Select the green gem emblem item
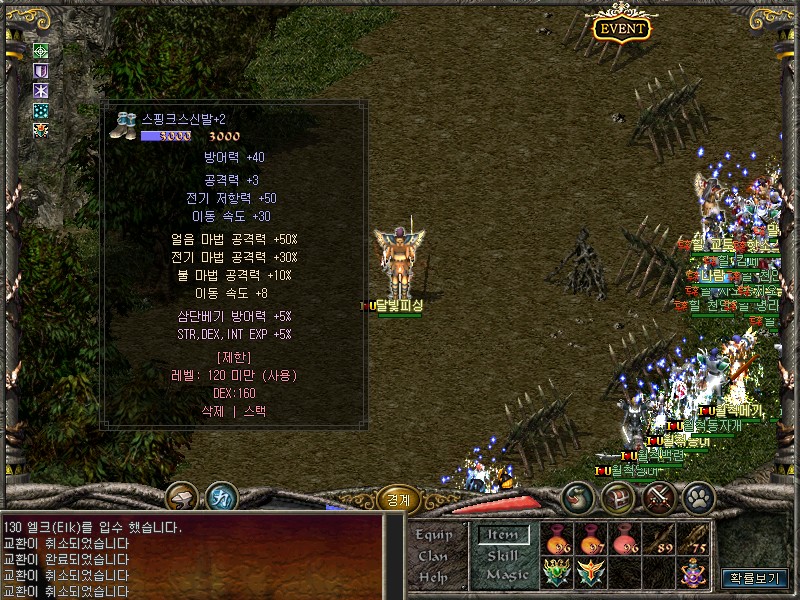Image resolution: width=800 pixels, height=600 pixels. [x=557, y=573]
